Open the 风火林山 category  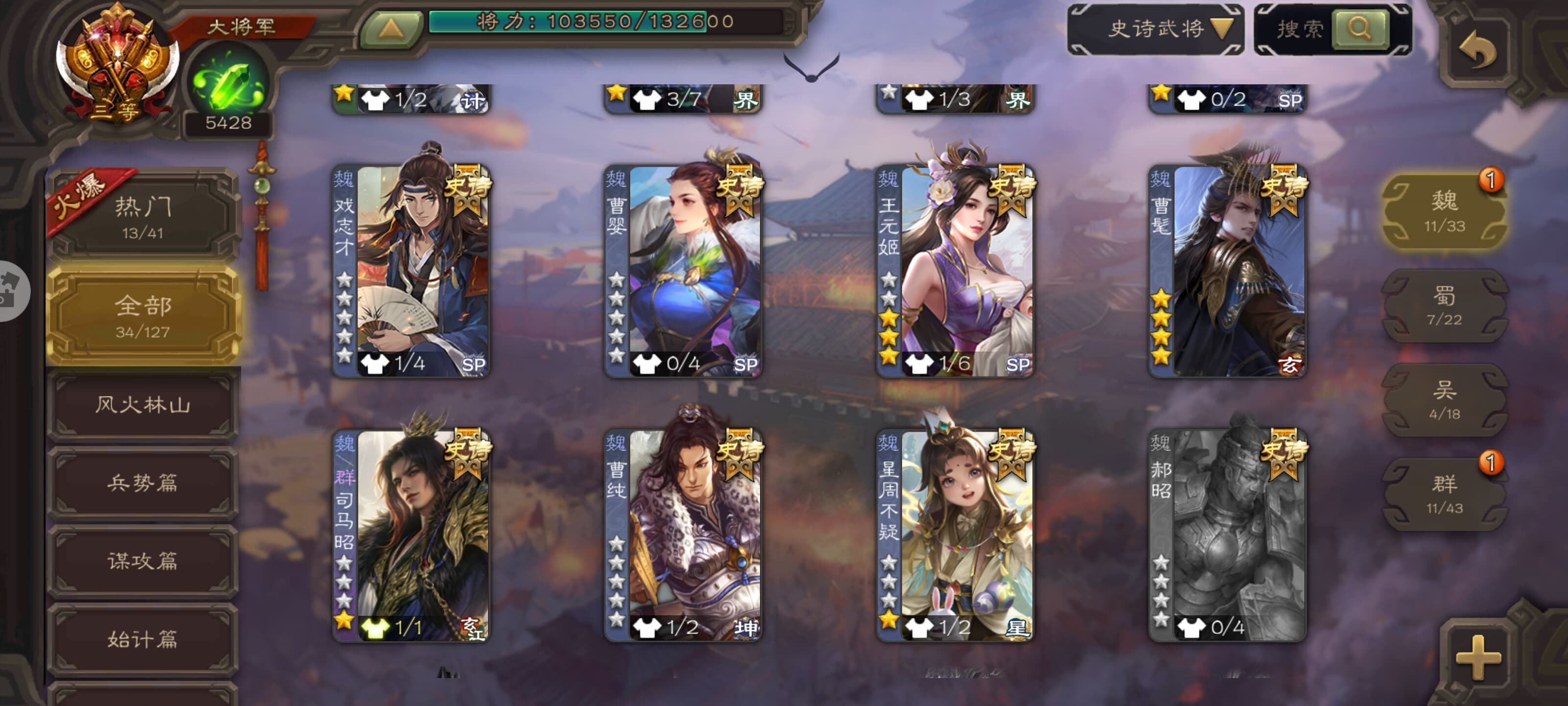coord(143,405)
